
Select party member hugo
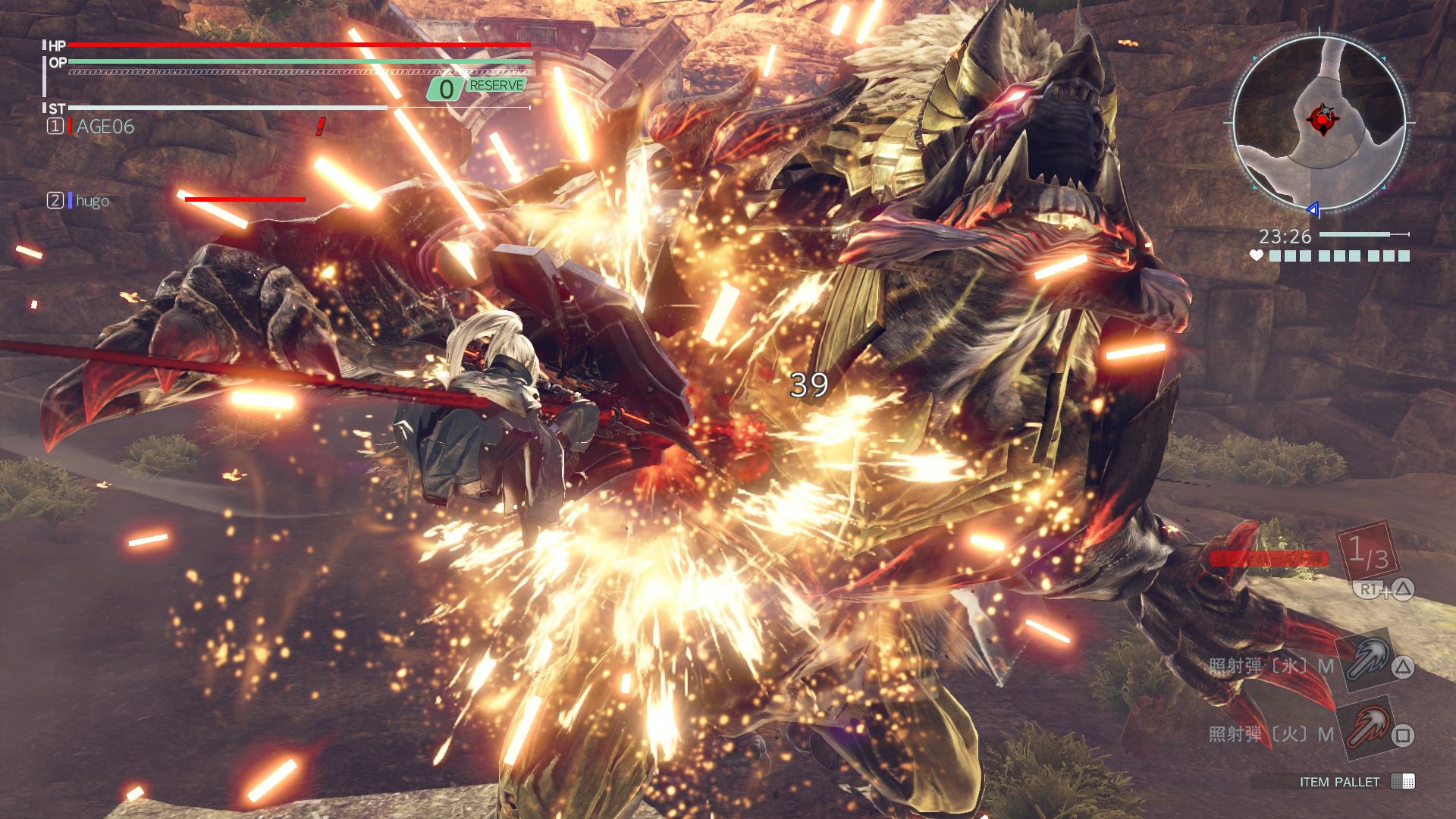click(92, 201)
